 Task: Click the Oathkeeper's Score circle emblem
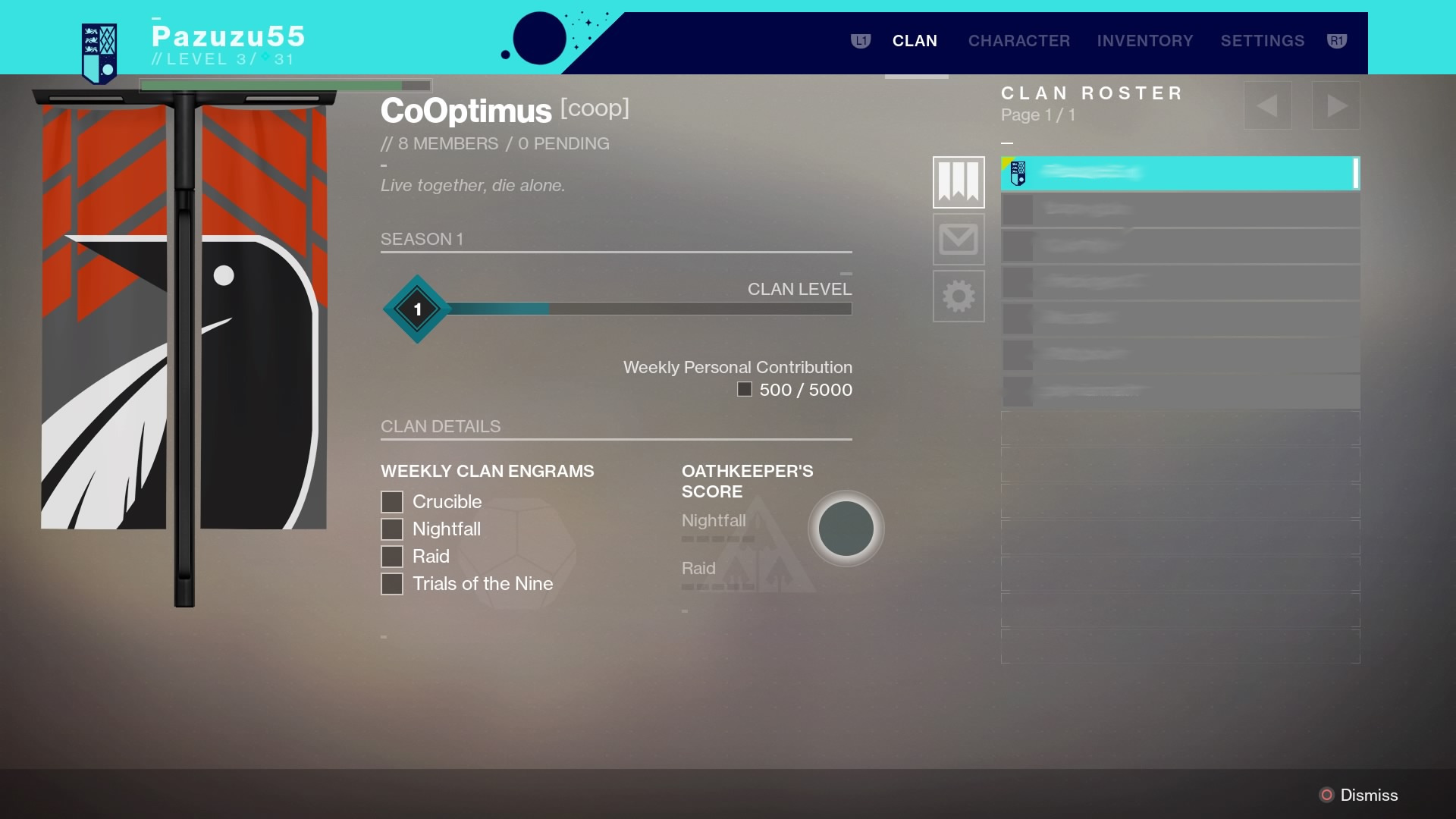click(846, 529)
